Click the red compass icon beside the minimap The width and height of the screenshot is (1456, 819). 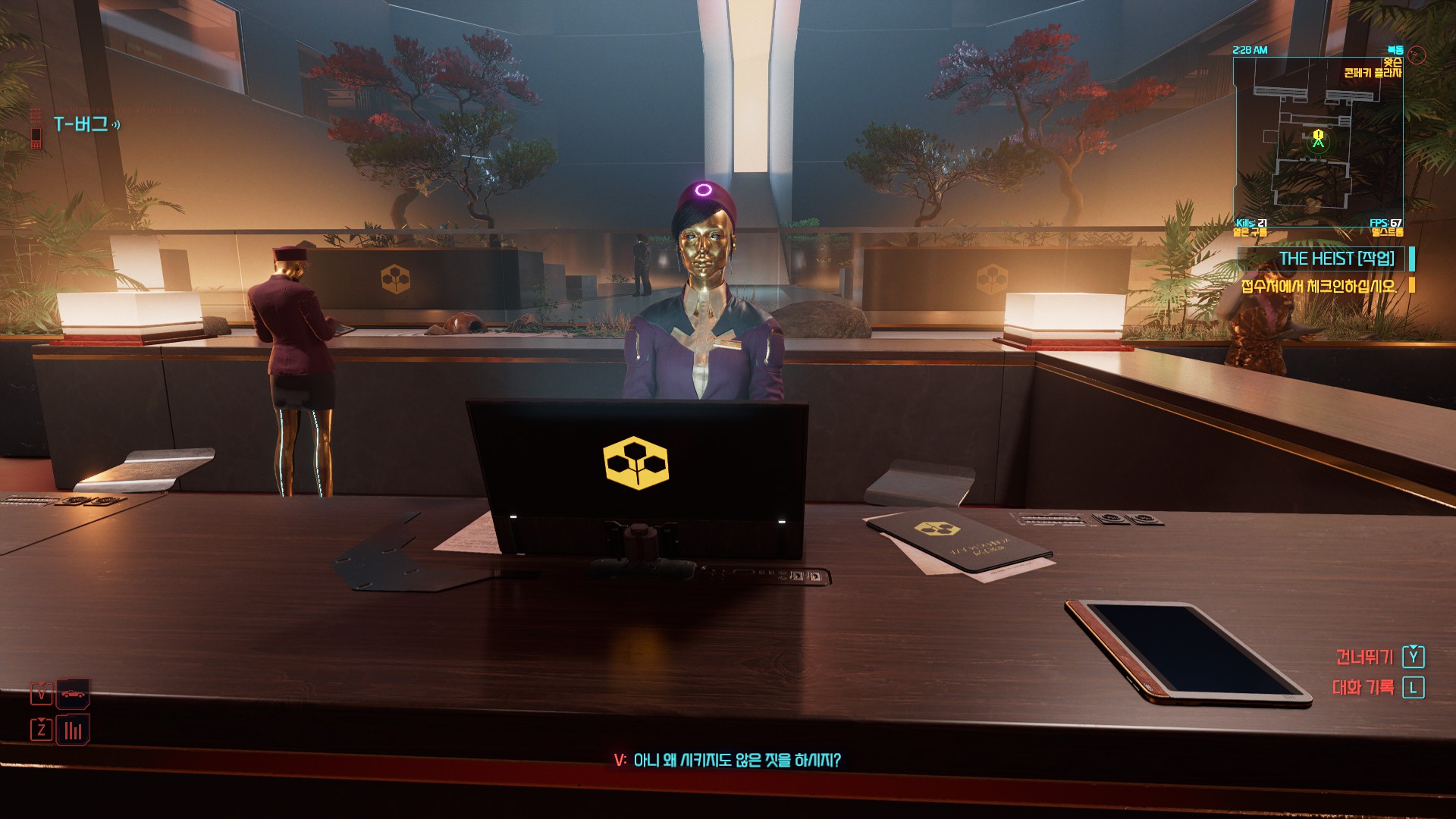tap(1417, 55)
